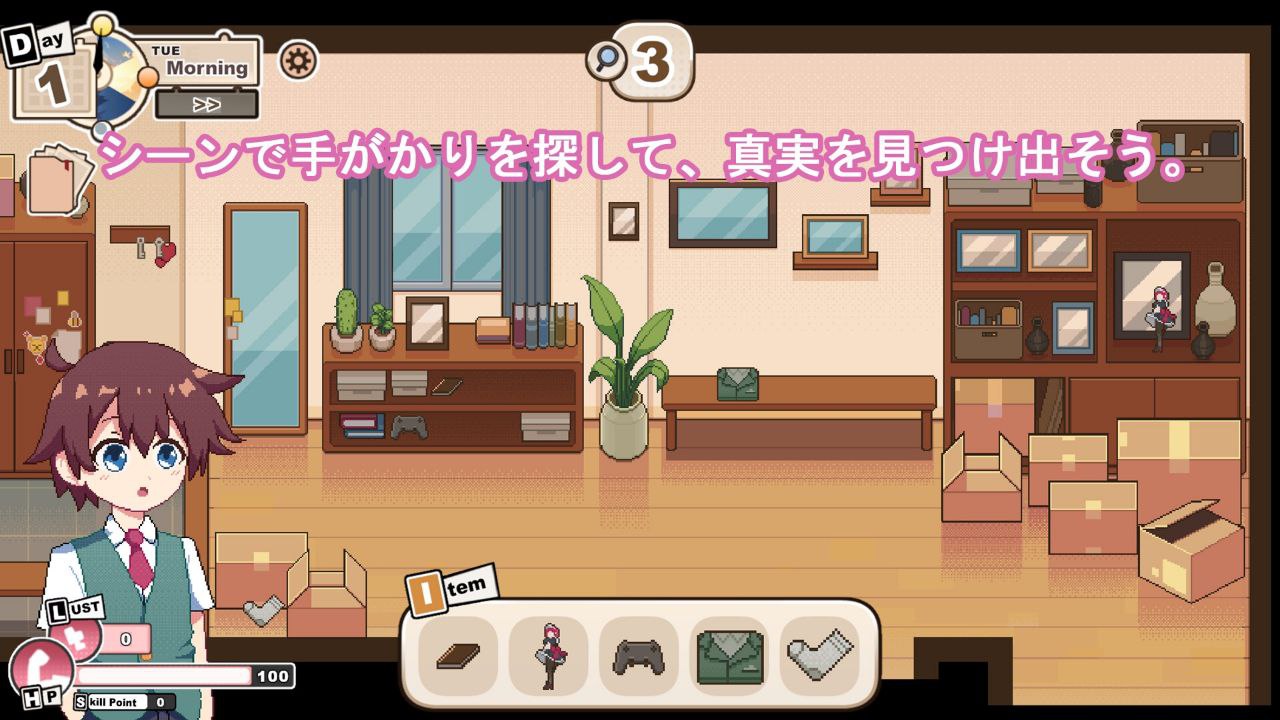Click the Morning label text
The image size is (1280, 720).
click(x=207, y=70)
